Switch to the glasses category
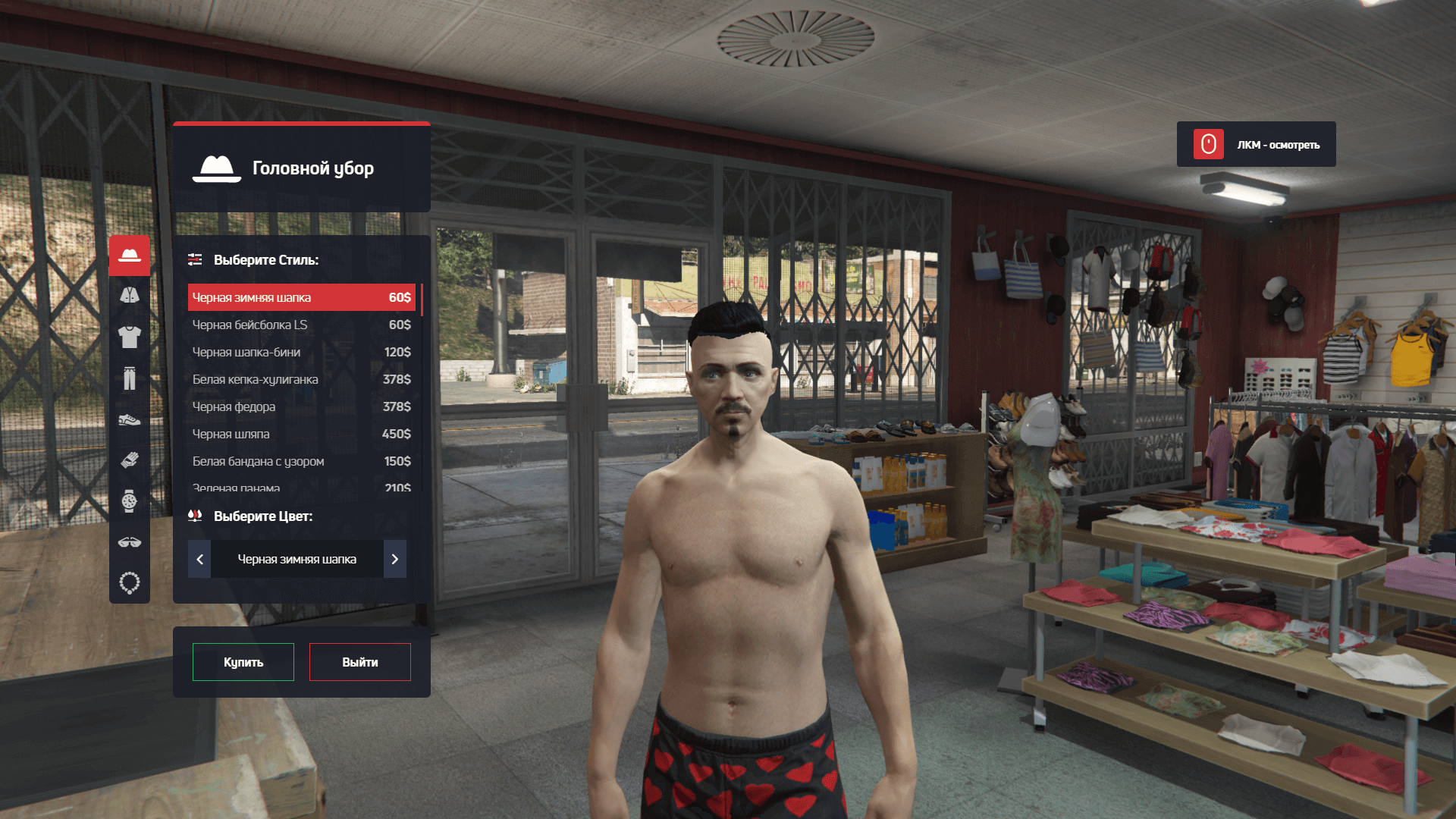Image resolution: width=1456 pixels, height=819 pixels. tap(130, 542)
